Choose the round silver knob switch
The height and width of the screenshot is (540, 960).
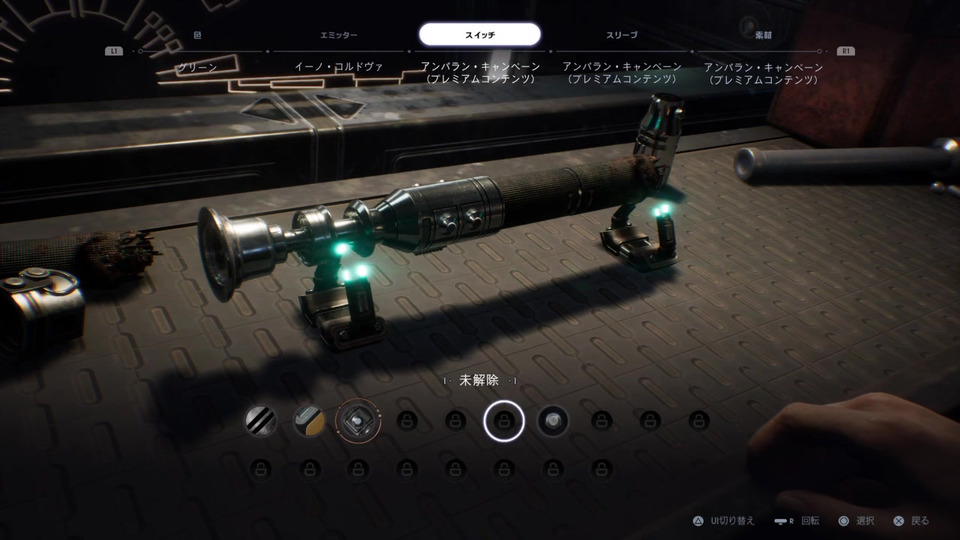tap(553, 421)
